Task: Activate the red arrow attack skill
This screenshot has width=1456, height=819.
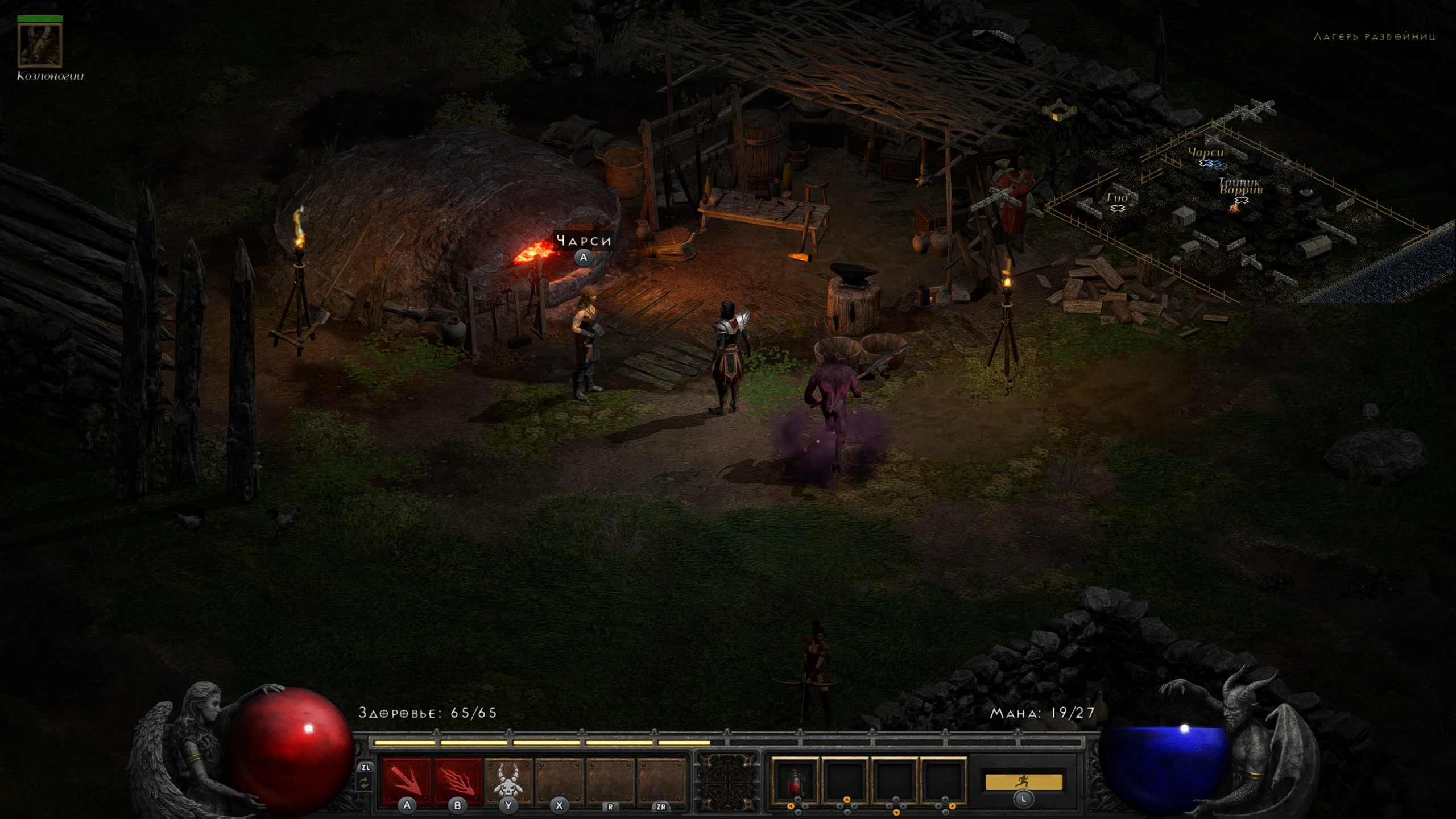Action: click(x=406, y=780)
